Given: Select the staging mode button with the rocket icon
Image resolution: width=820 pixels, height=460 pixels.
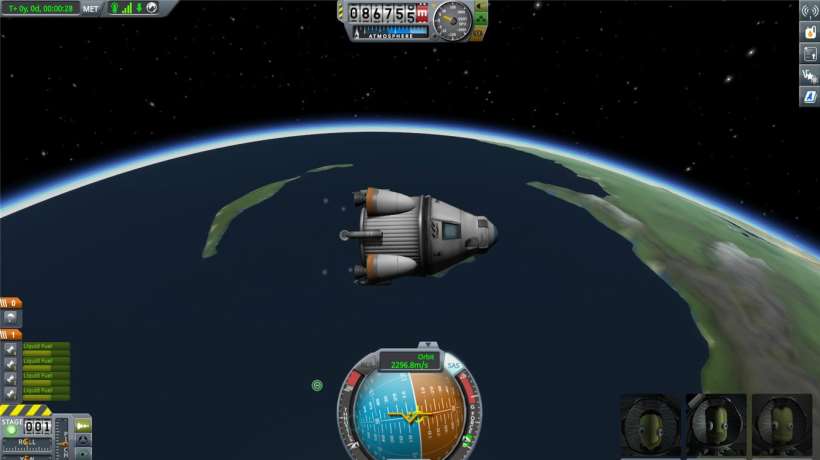Looking at the screenshot, I should tap(84, 427).
